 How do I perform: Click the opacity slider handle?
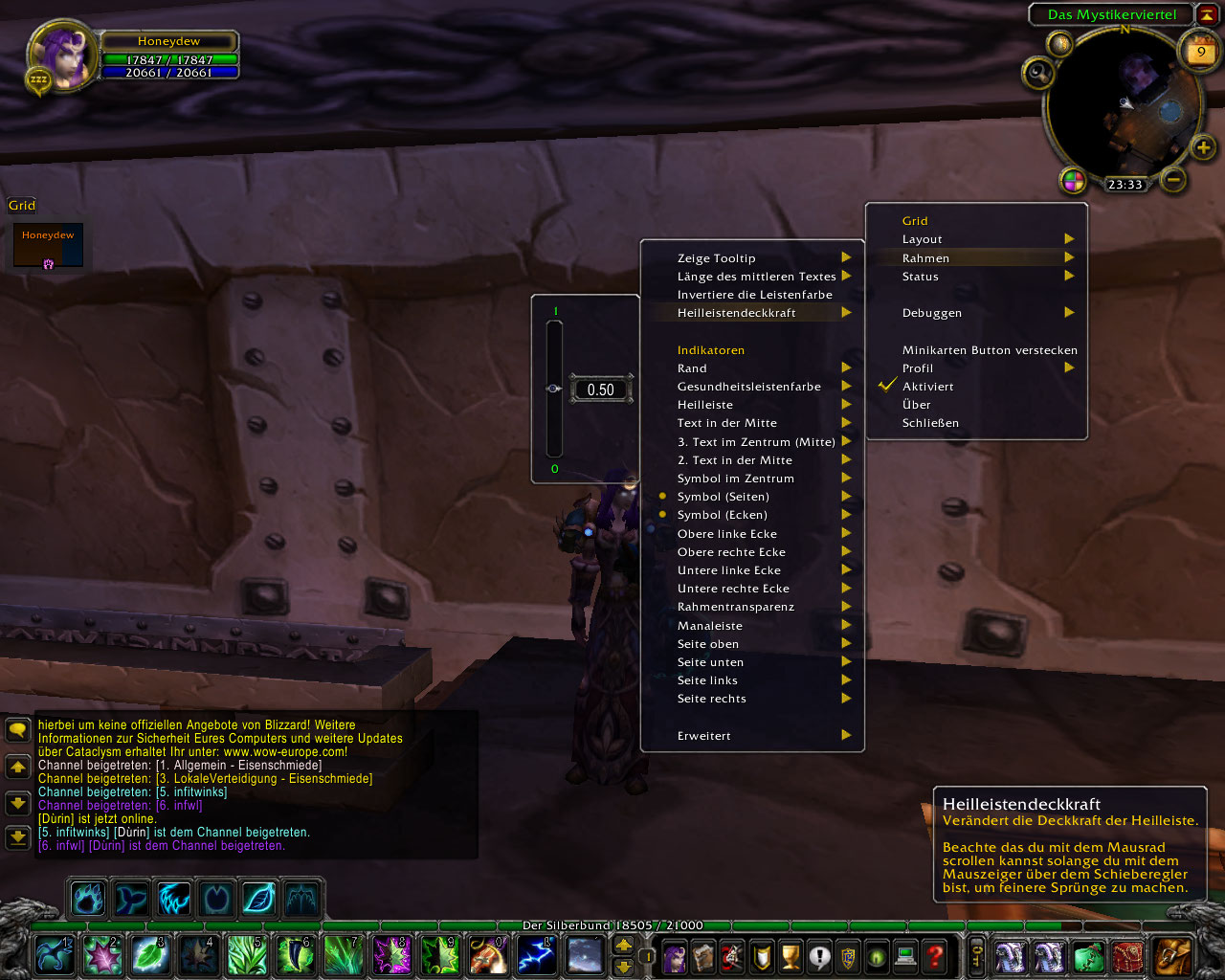554,389
